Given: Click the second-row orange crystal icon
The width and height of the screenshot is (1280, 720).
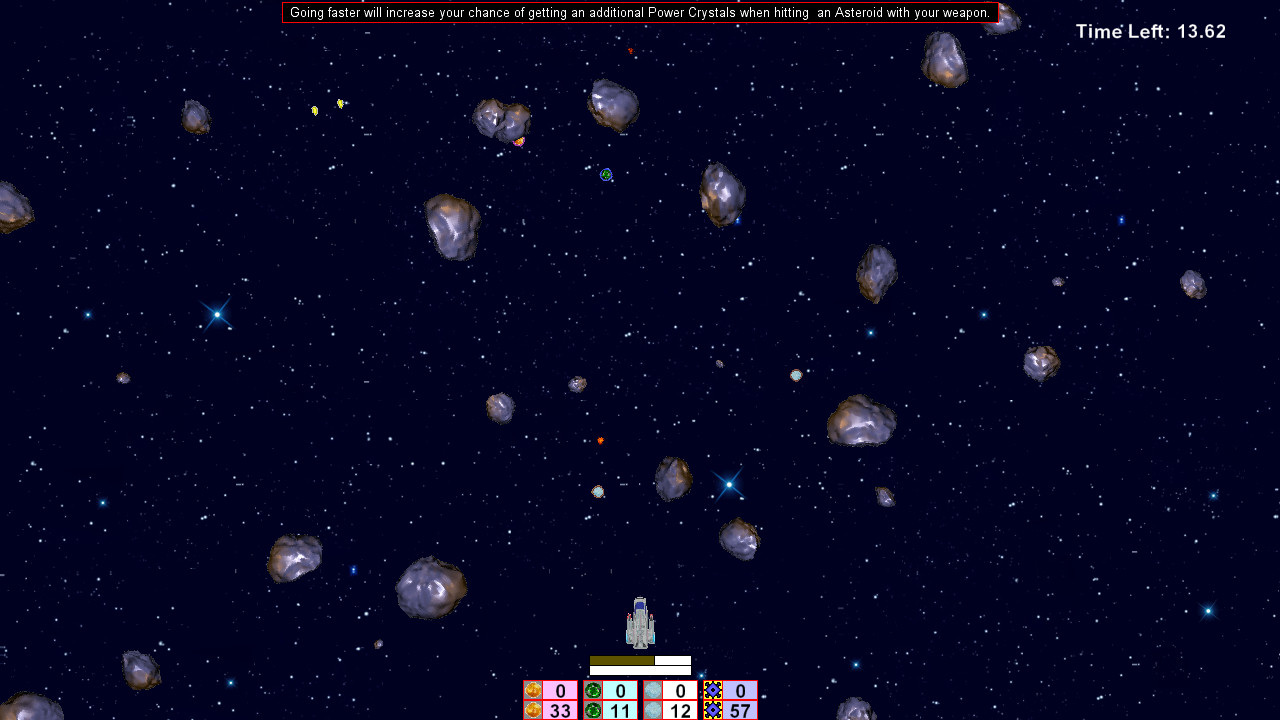Looking at the screenshot, I should (533, 709).
